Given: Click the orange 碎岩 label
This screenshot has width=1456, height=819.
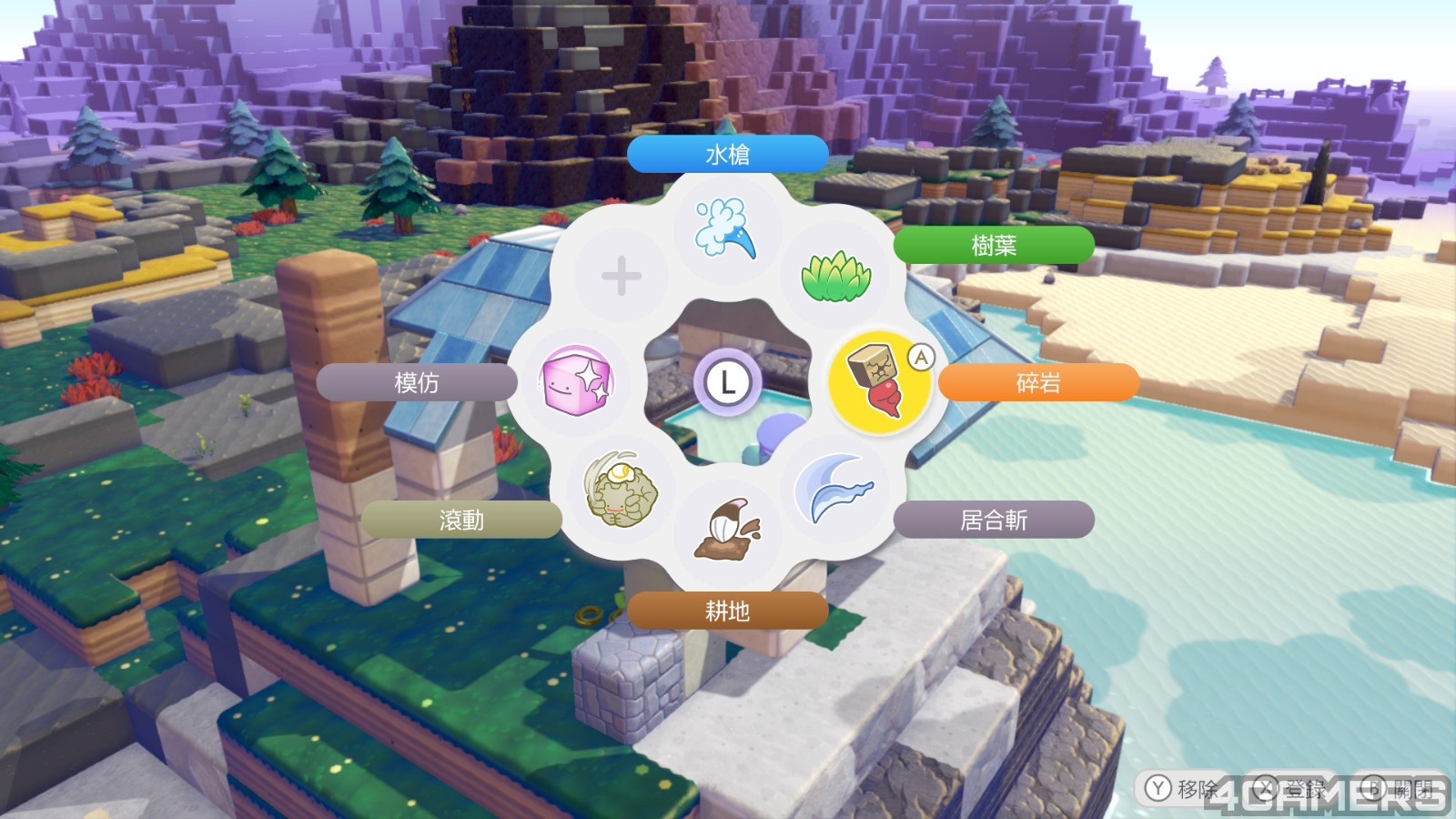Looking at the screenshot, I should click(x=1038, y=383).
